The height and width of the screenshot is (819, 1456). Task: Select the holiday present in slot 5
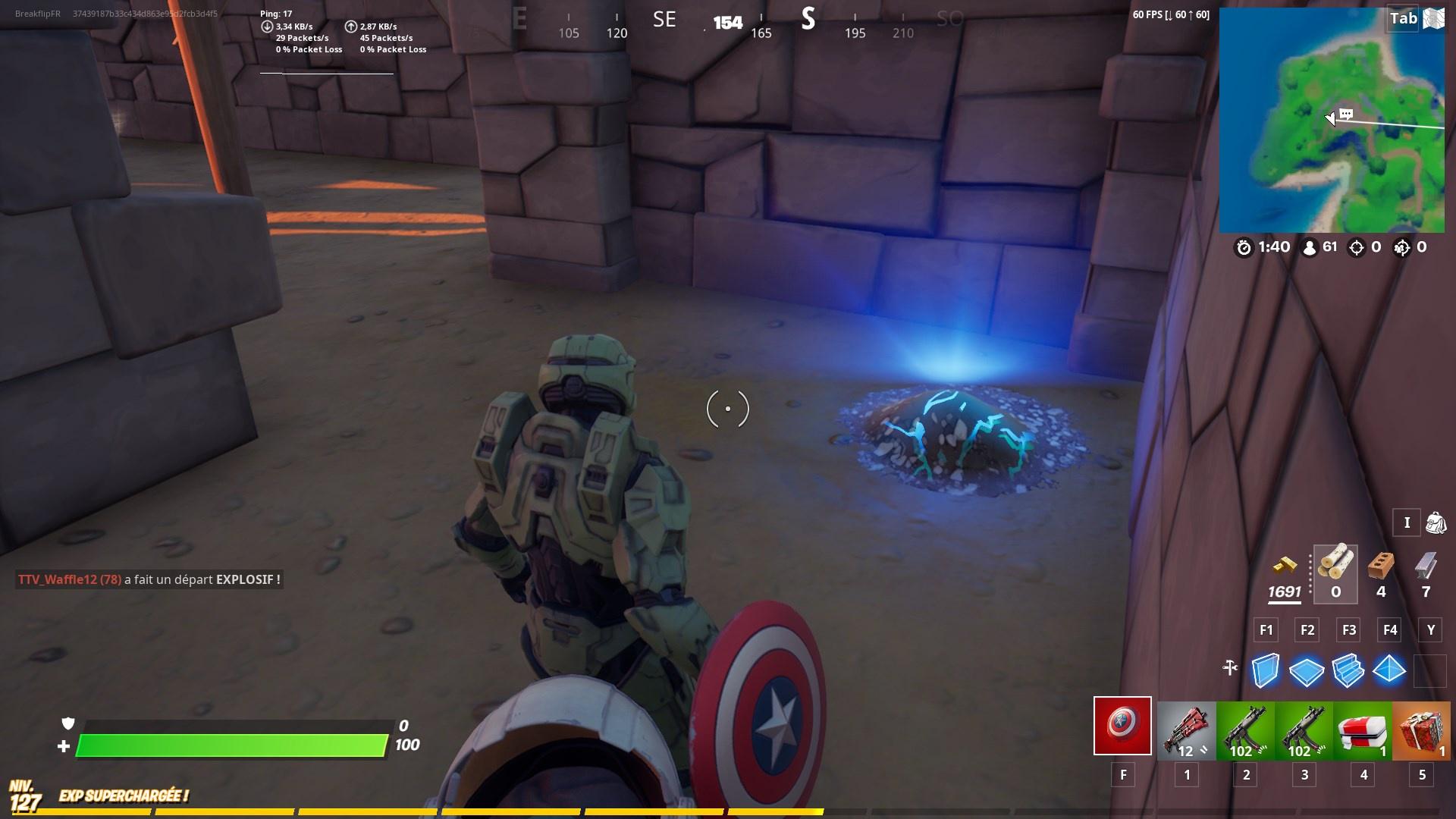tap(1420, 726)
